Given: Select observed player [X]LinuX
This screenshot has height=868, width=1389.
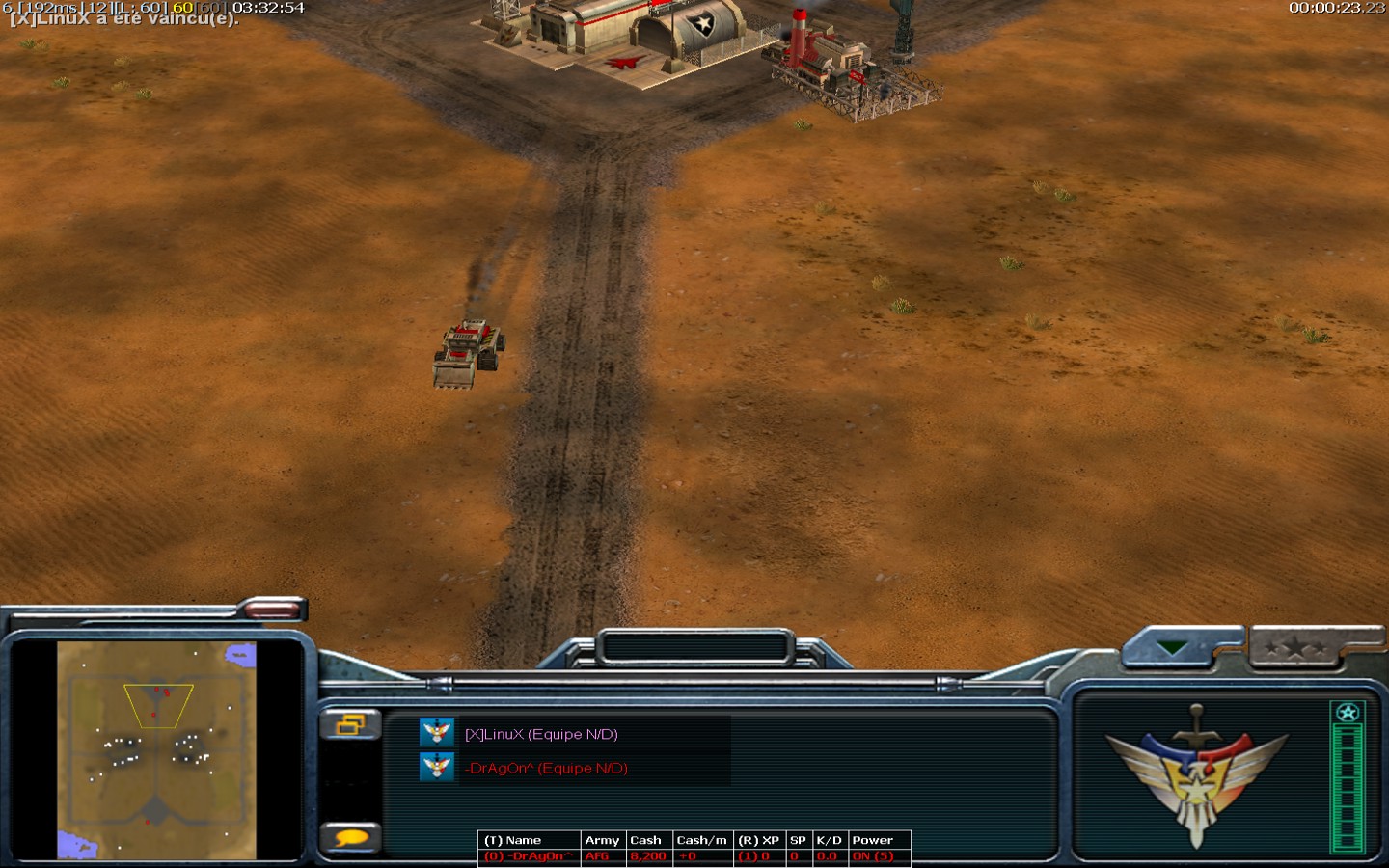Looking at the screenshot, I should click(x=540, y=734).
